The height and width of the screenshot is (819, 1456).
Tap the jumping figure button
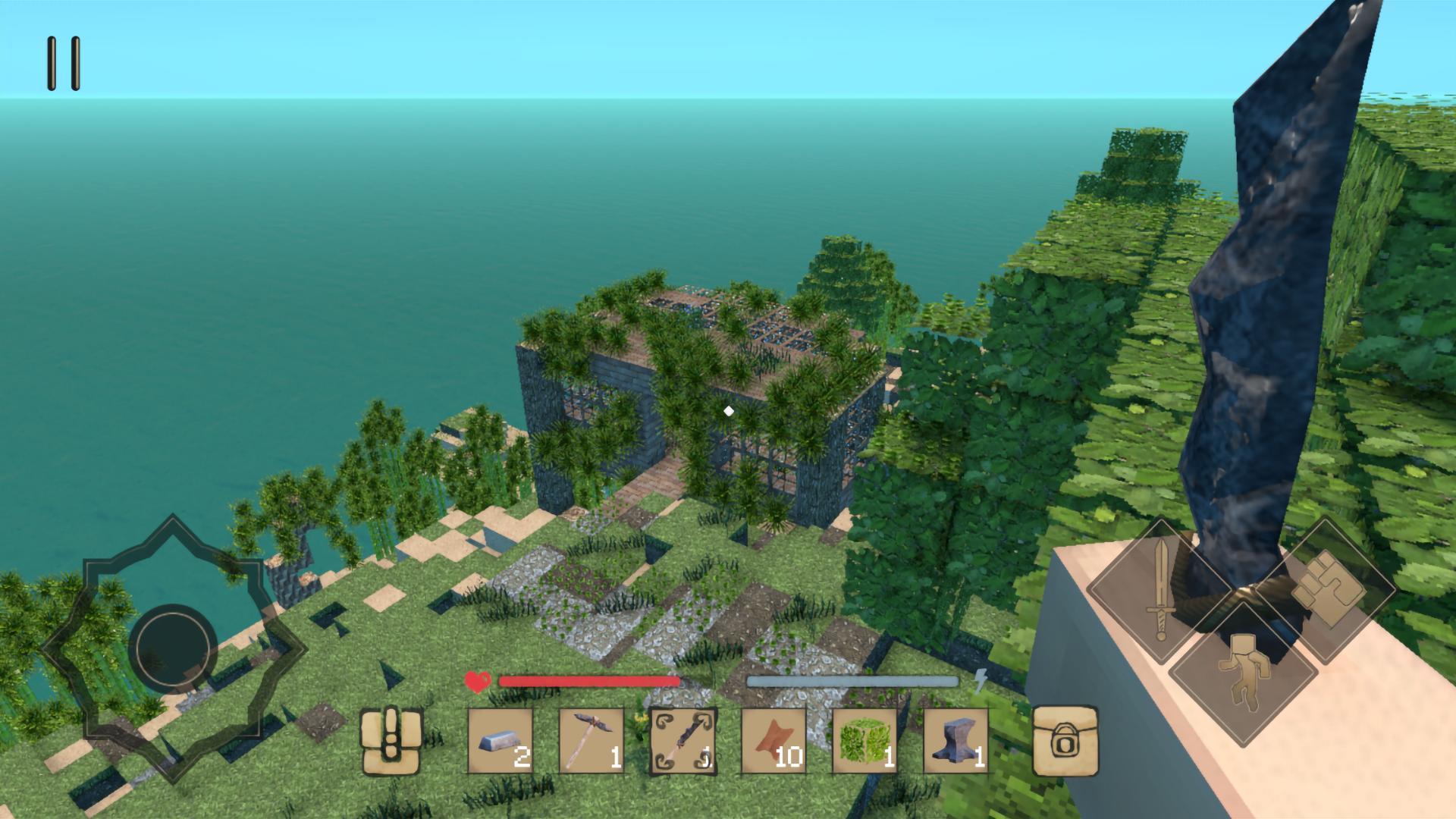pyautogui.click(x=1242, y=671)
